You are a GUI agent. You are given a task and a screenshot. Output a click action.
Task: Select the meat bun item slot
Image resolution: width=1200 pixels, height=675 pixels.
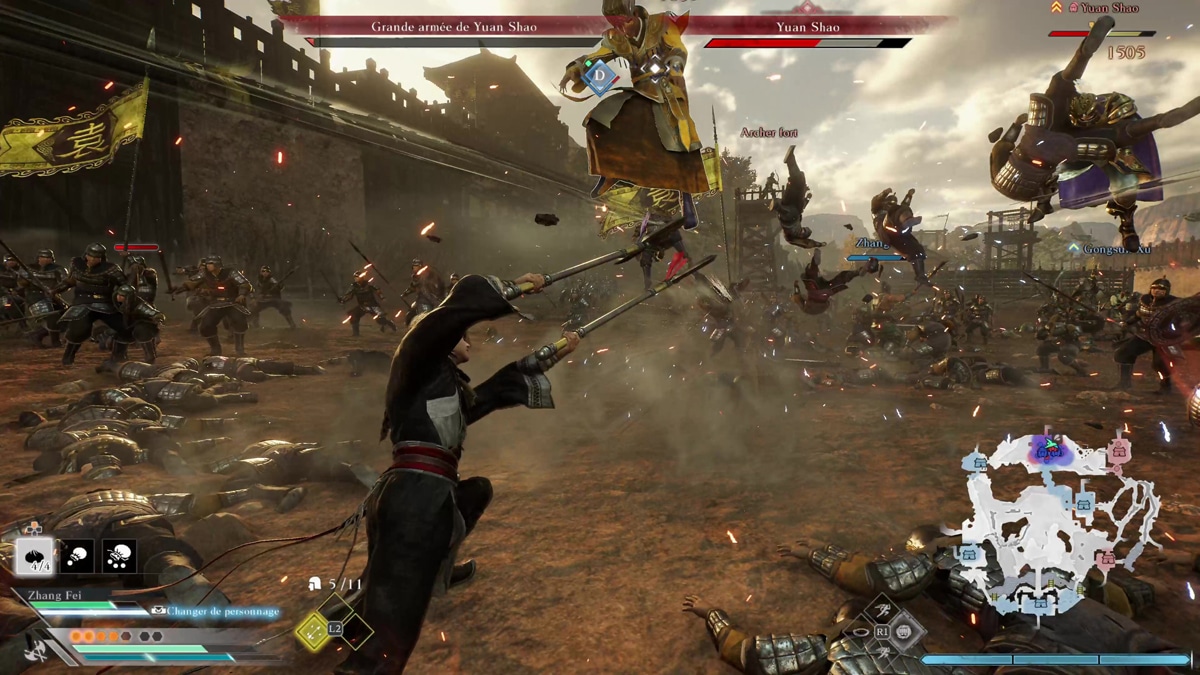(35, 556)
